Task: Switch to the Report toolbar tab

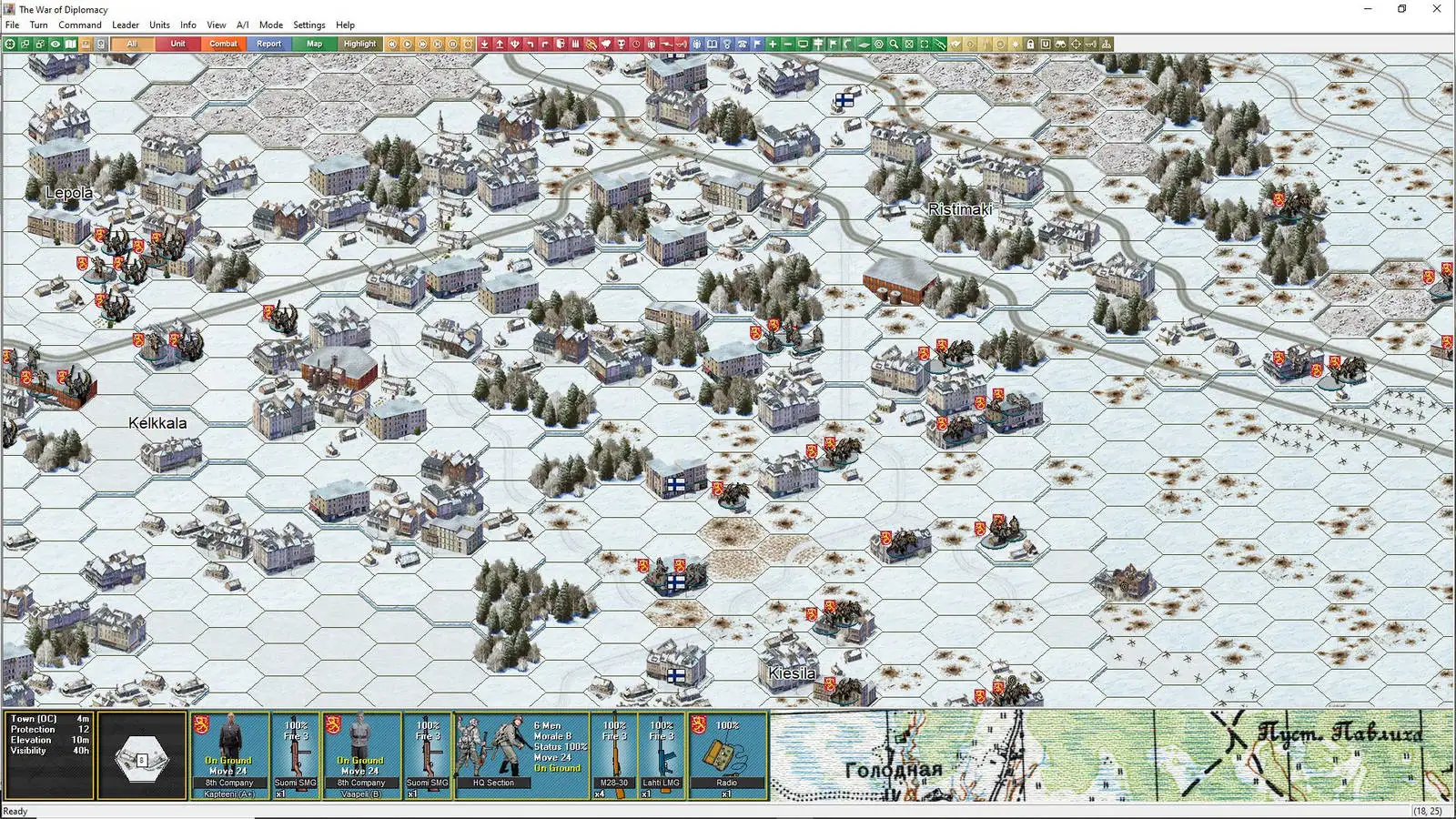Action: pyautogui.click(x=268, y=43)
